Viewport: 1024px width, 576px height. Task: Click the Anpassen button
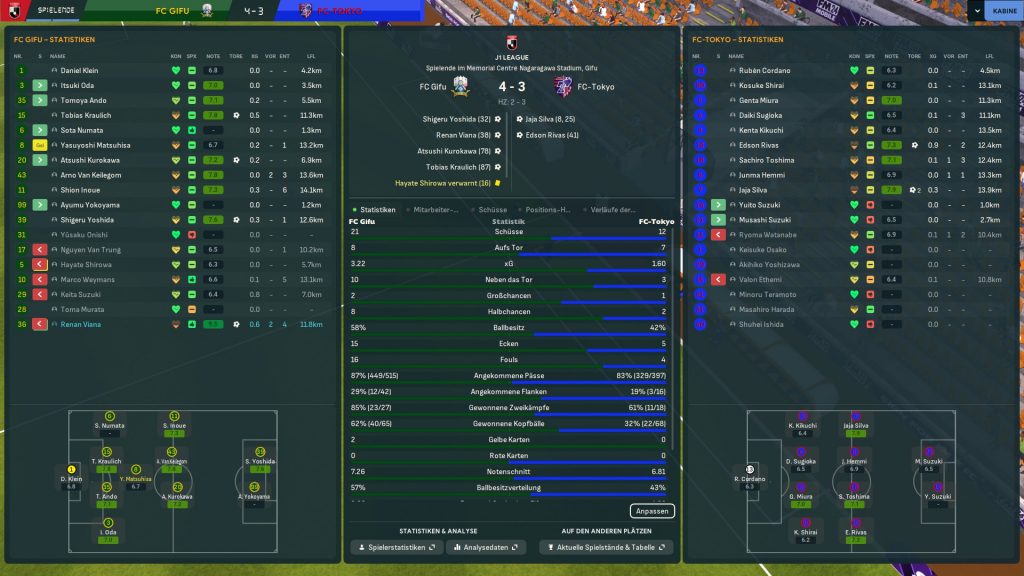point(653,511)
